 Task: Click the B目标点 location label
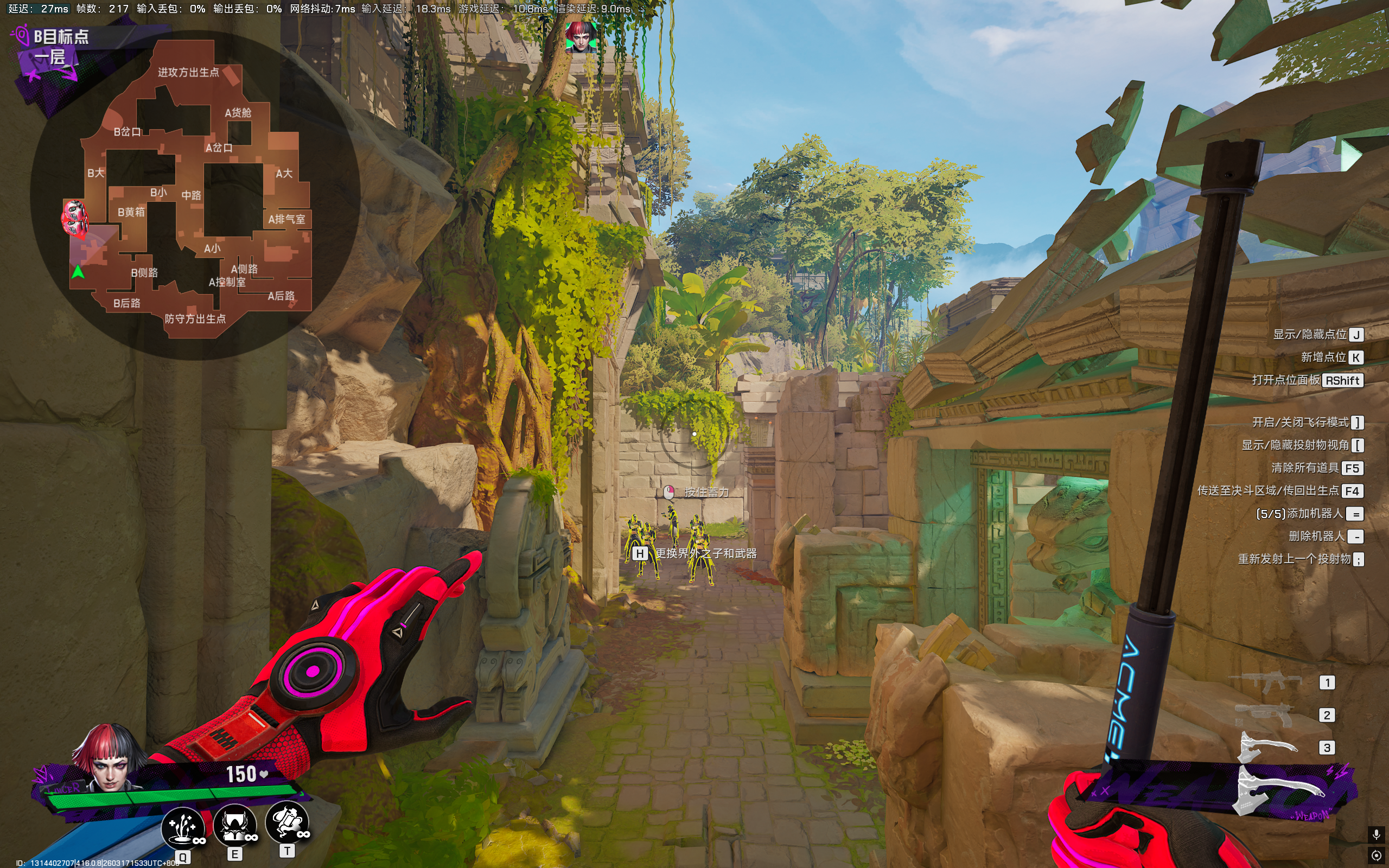pyautogui.click(x=61, y=37)
